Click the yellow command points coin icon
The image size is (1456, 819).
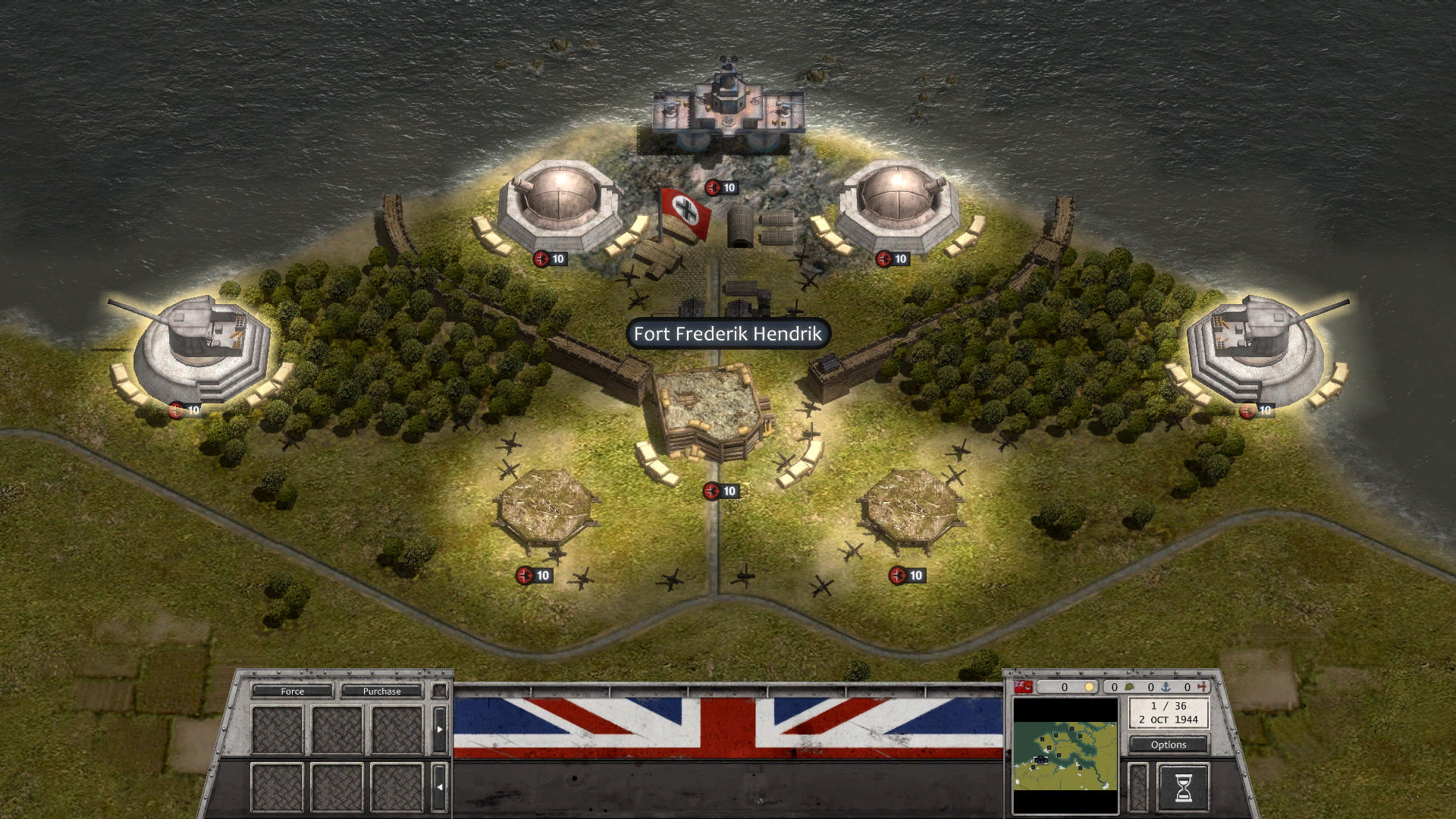coord(1089,688)
